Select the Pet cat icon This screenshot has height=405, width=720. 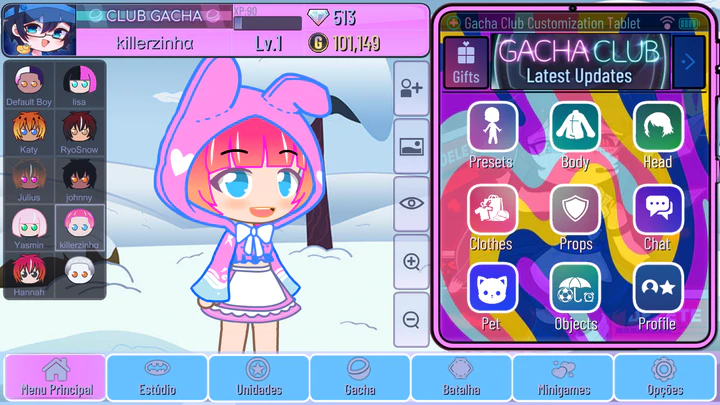tap(492, 291)
